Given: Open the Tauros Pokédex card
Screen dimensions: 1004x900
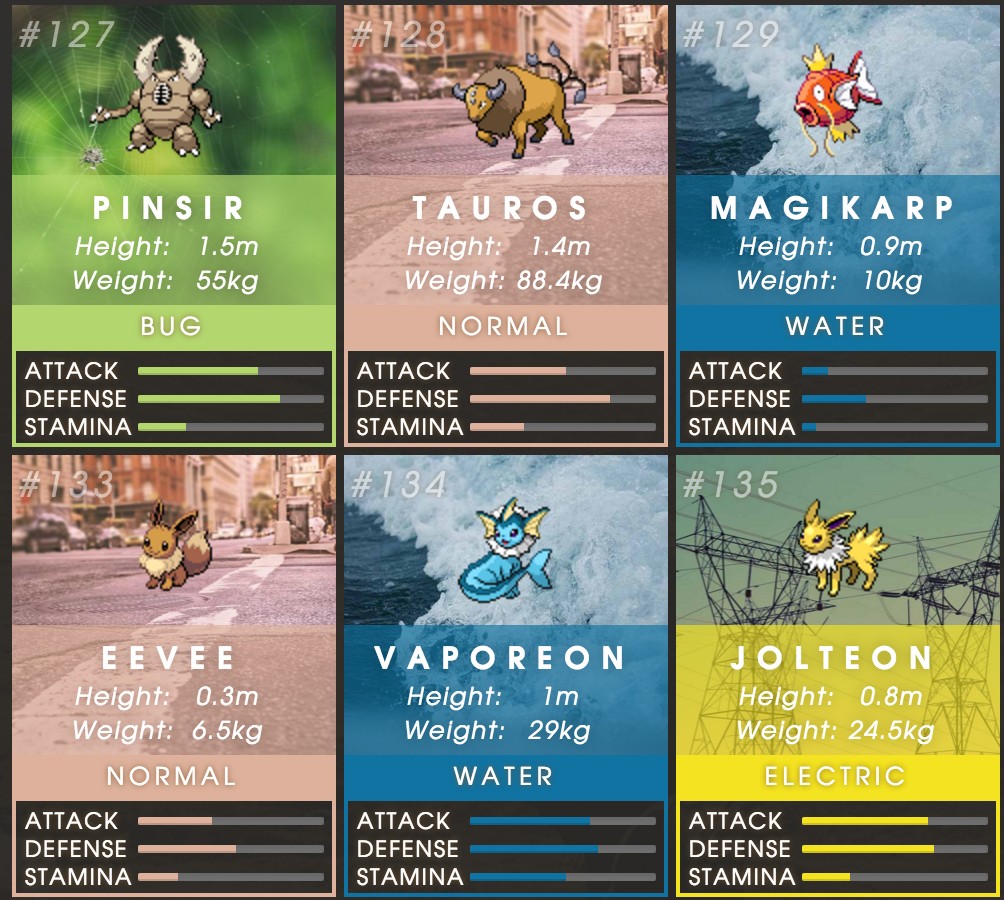Looking at the screenshot, I should (505, 225).
